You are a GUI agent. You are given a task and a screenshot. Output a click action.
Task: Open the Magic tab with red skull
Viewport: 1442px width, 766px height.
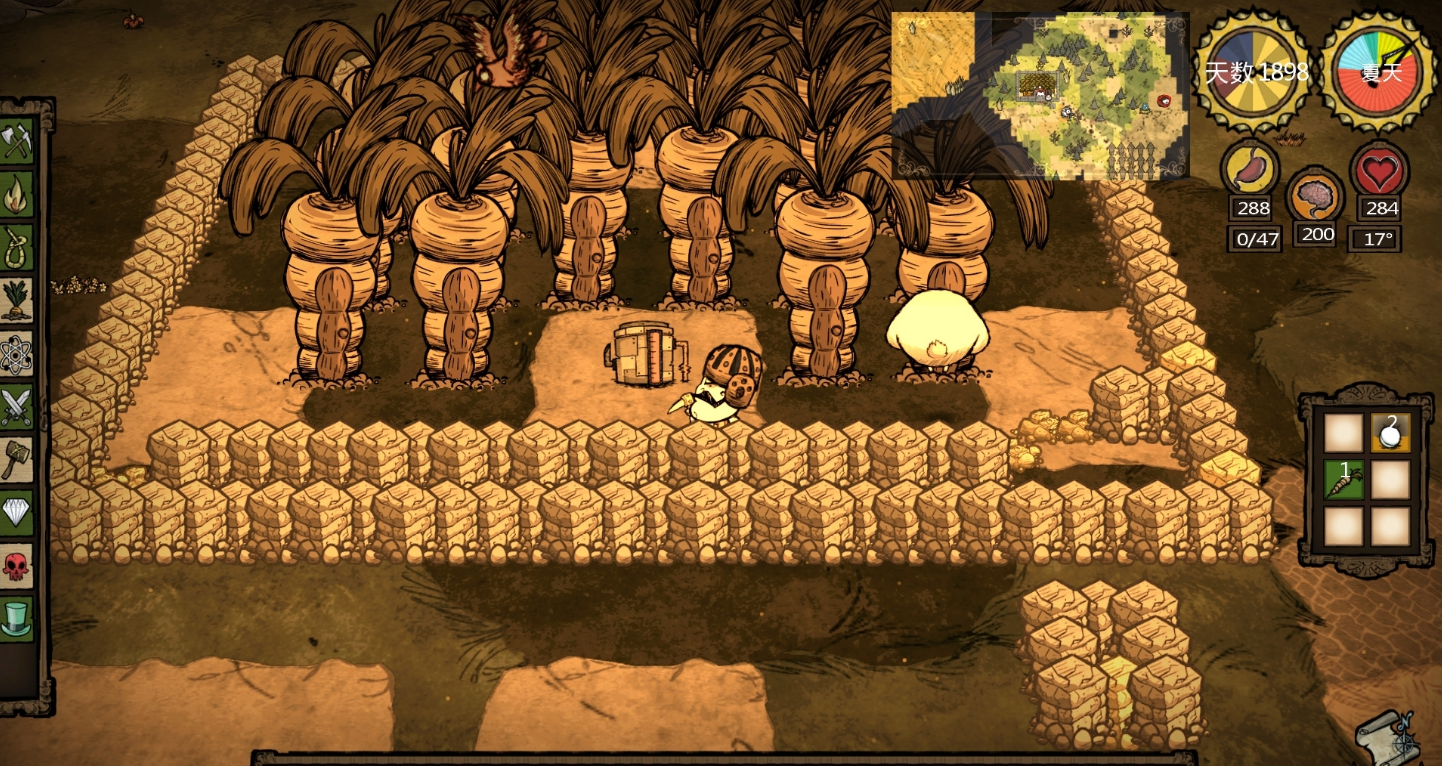point(17,566)
